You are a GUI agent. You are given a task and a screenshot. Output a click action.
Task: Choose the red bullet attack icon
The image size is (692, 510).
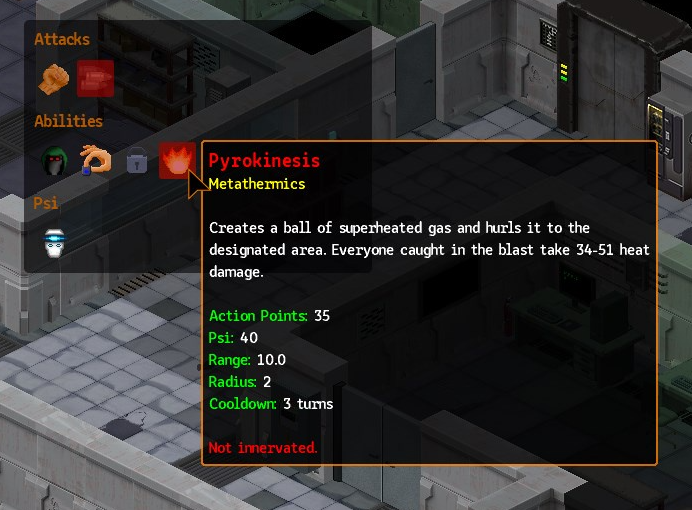coord(95,79)
